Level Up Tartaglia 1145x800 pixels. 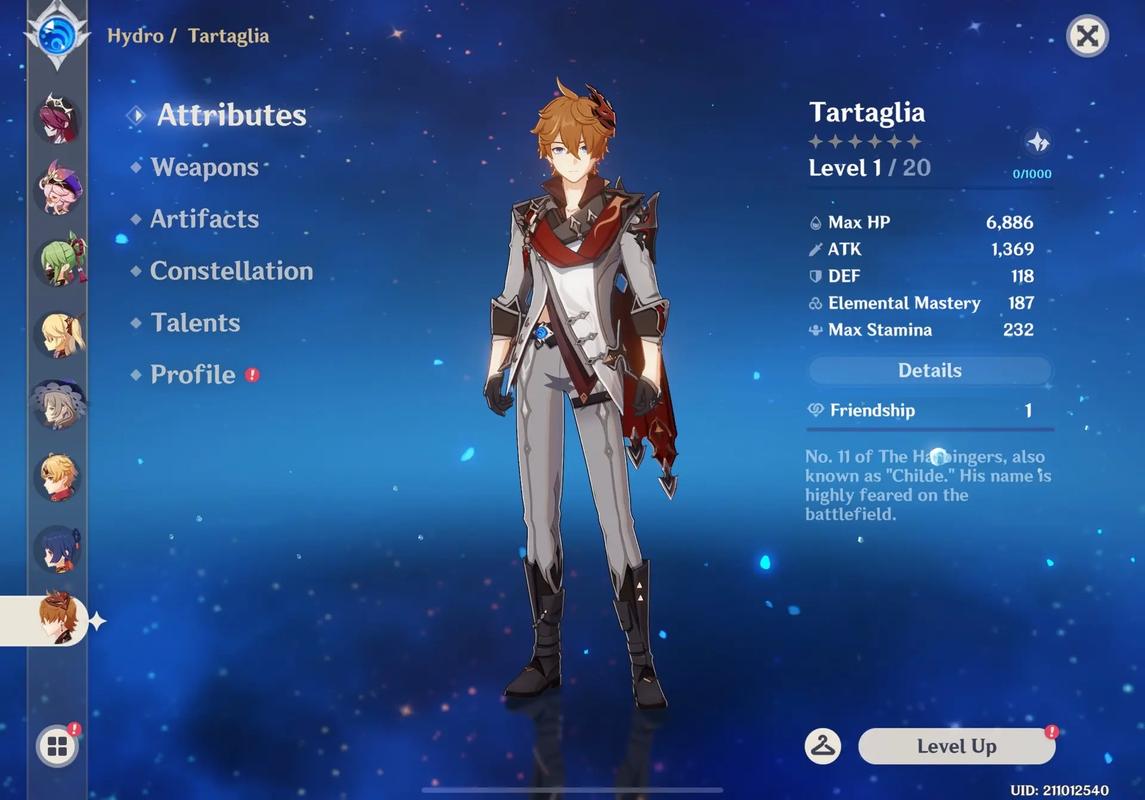point(956,746)
